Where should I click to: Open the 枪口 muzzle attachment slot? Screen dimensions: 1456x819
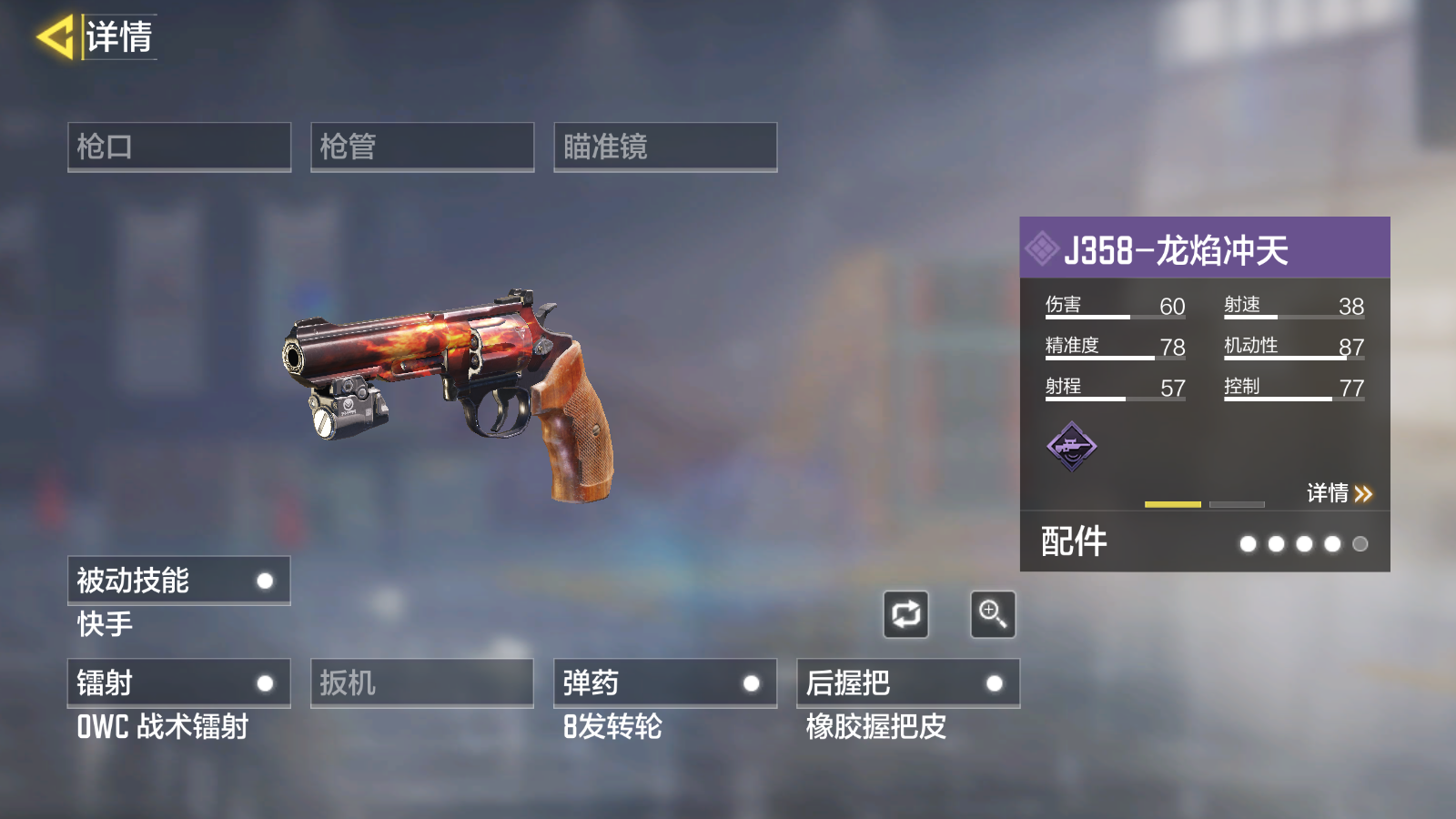[x=179, y=147]
